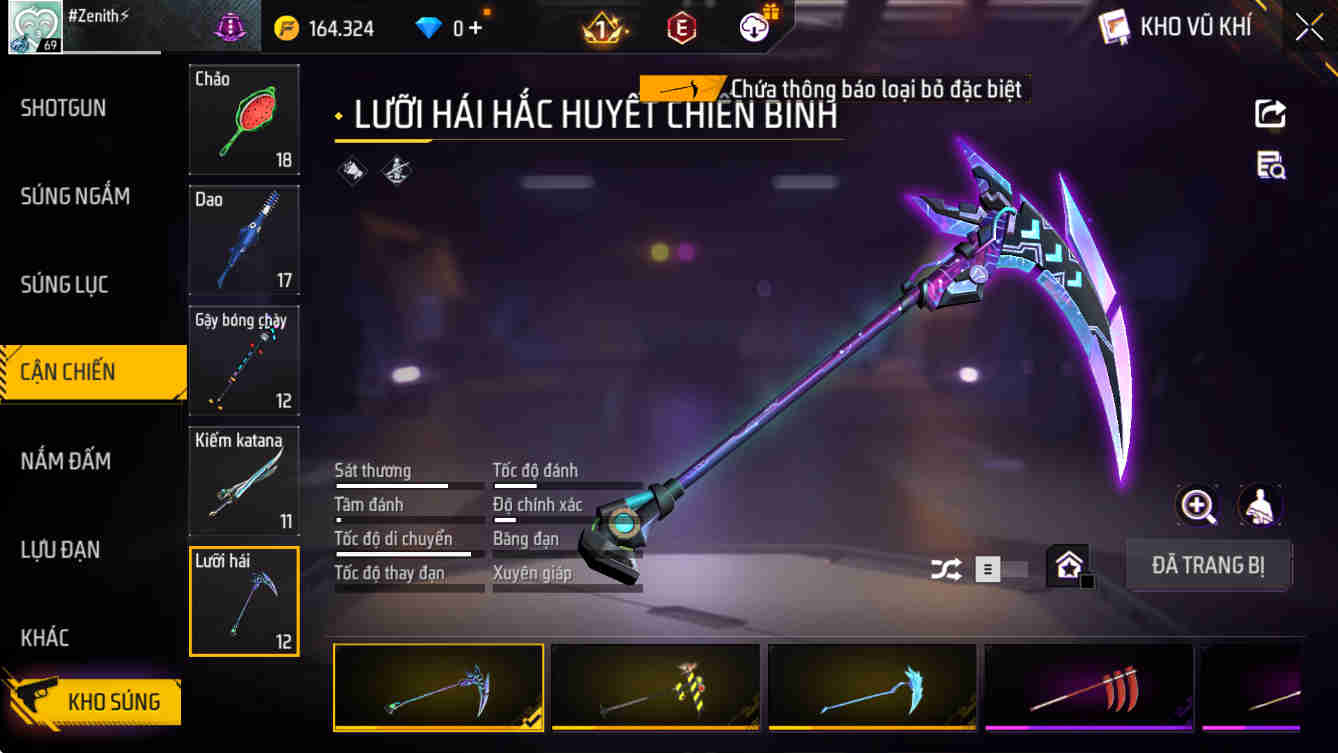Click the cloud download gift icon

pyautogui.click(x=755, y=27)
